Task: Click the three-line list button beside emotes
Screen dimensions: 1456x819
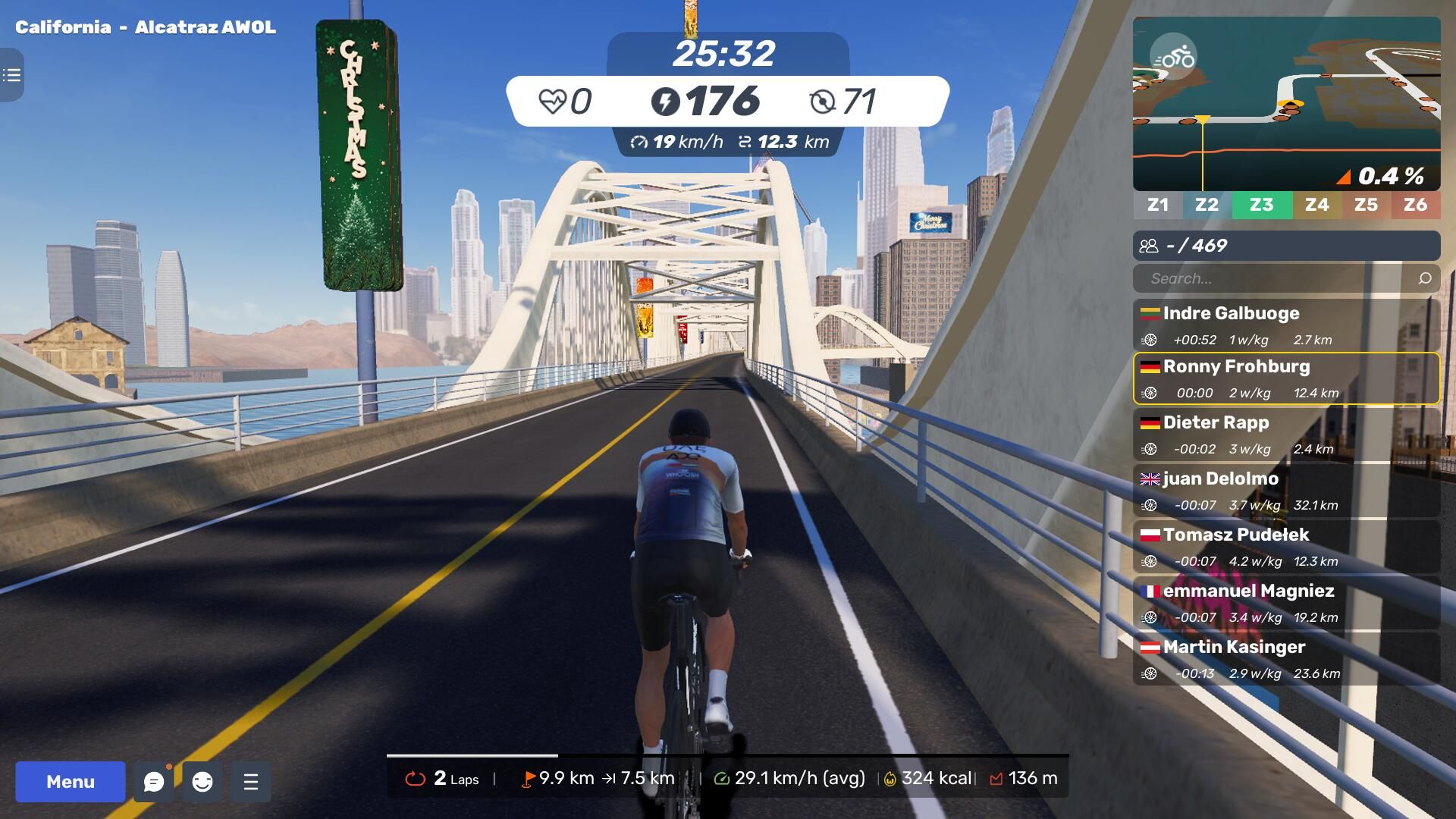Action: 251,782
